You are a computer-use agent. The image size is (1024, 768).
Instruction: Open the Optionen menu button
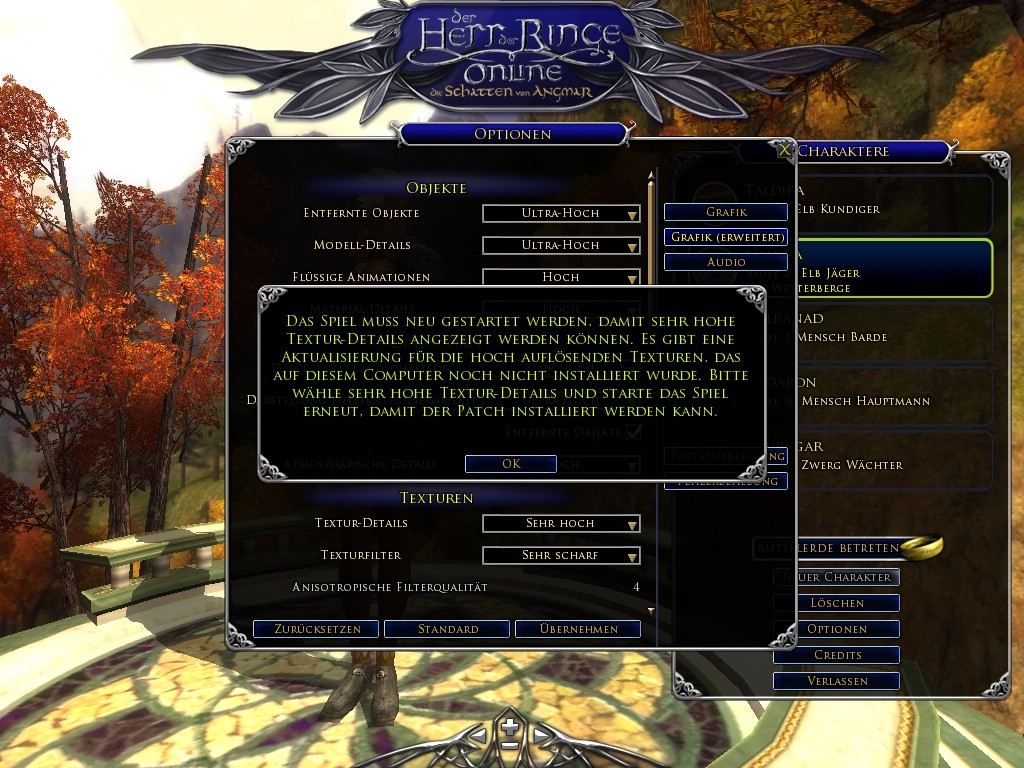836,629
